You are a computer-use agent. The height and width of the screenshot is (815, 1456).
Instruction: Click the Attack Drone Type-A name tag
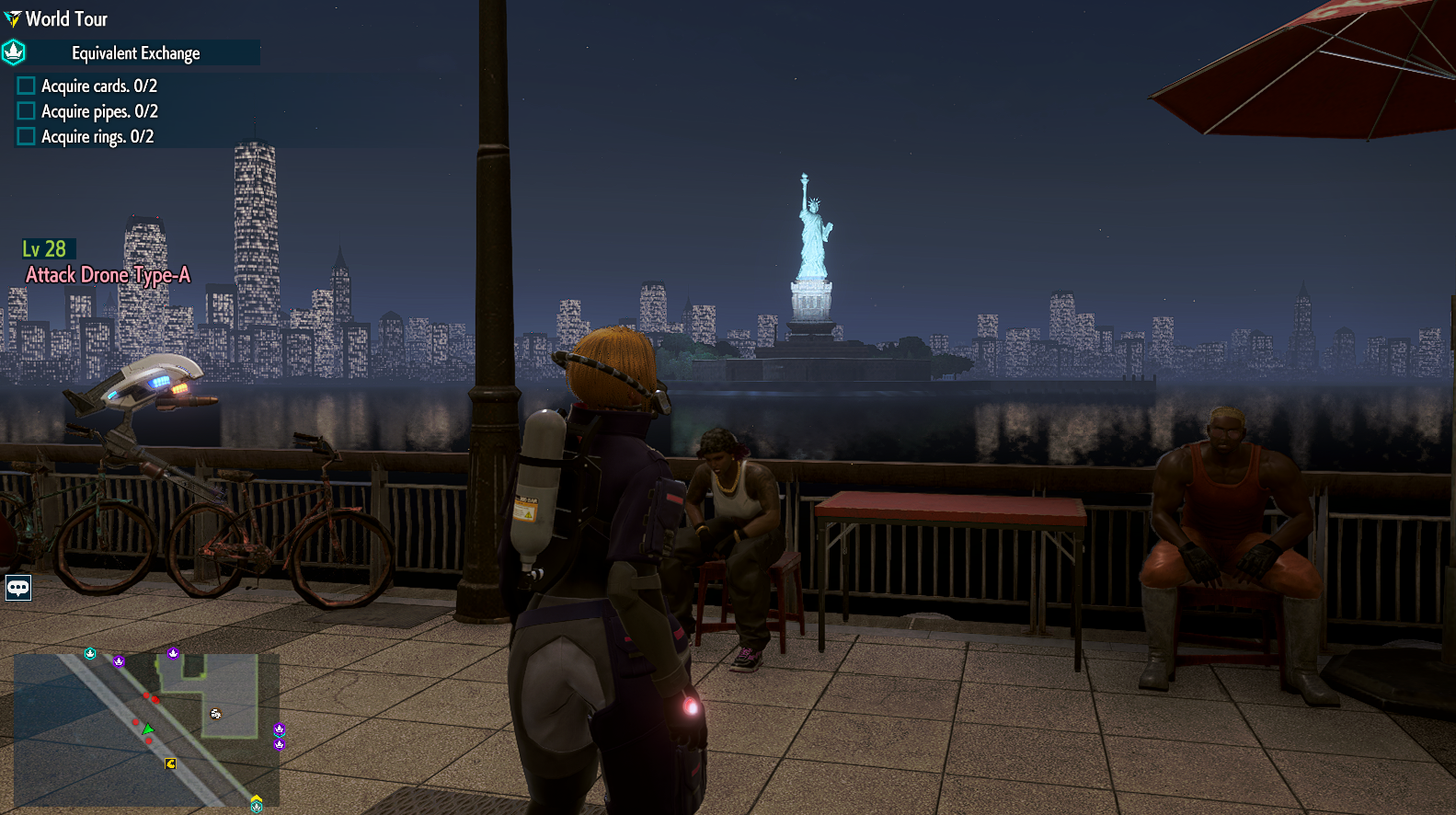tap(108, 275)
